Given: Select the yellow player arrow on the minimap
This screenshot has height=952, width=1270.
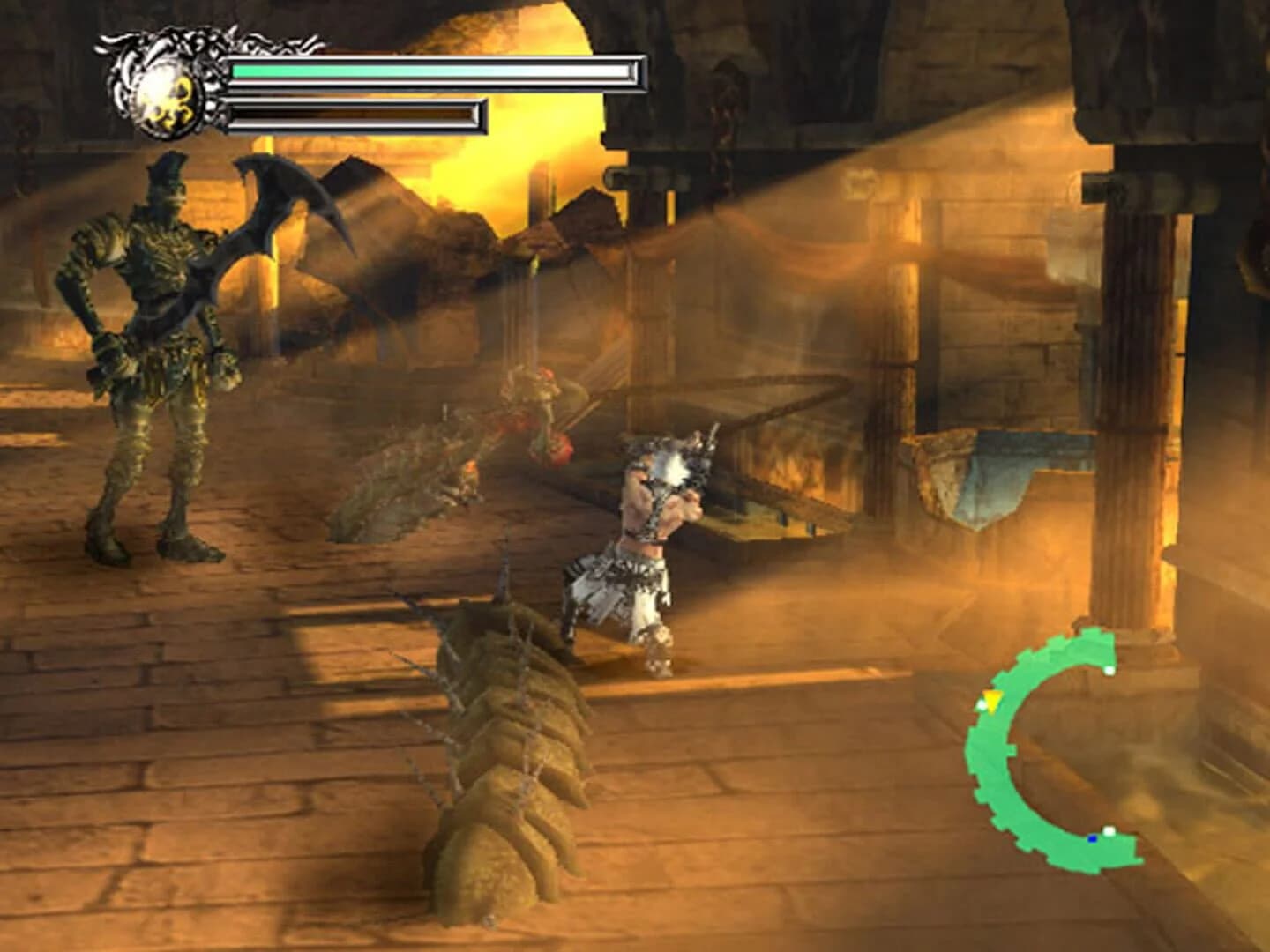Looking at the screenshot, I should tap(991, 701).
